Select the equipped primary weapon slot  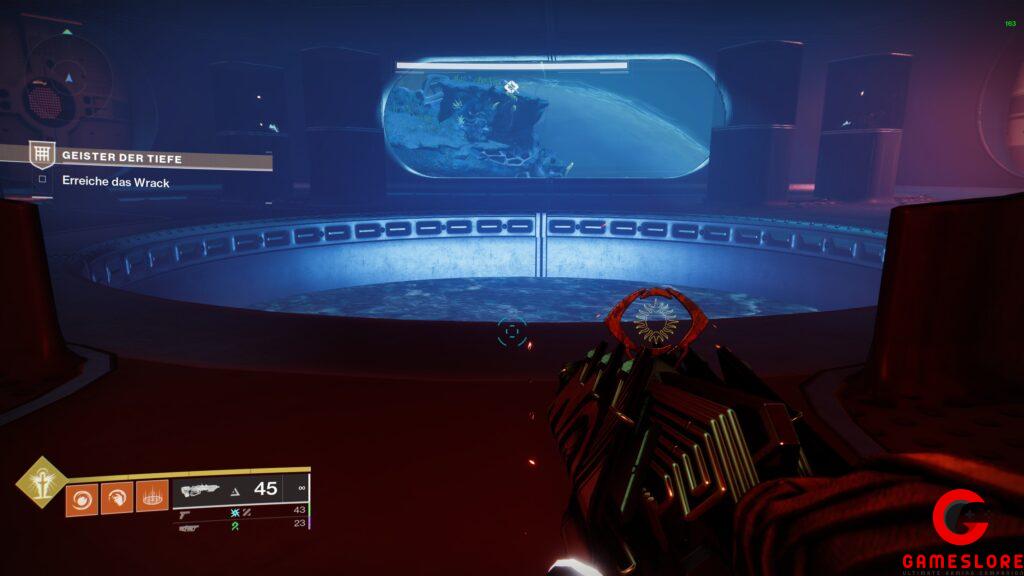[x=240, y=489]
